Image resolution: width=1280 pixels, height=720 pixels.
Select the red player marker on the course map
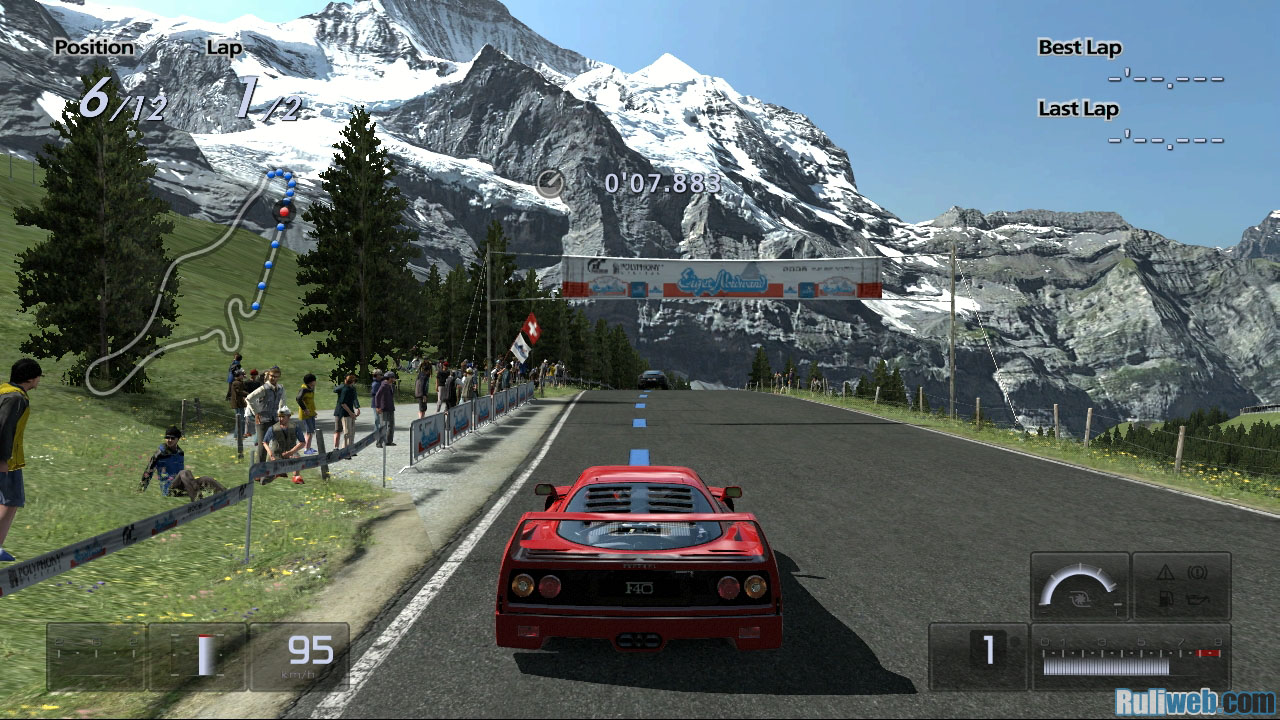click(x=284, y=212)
